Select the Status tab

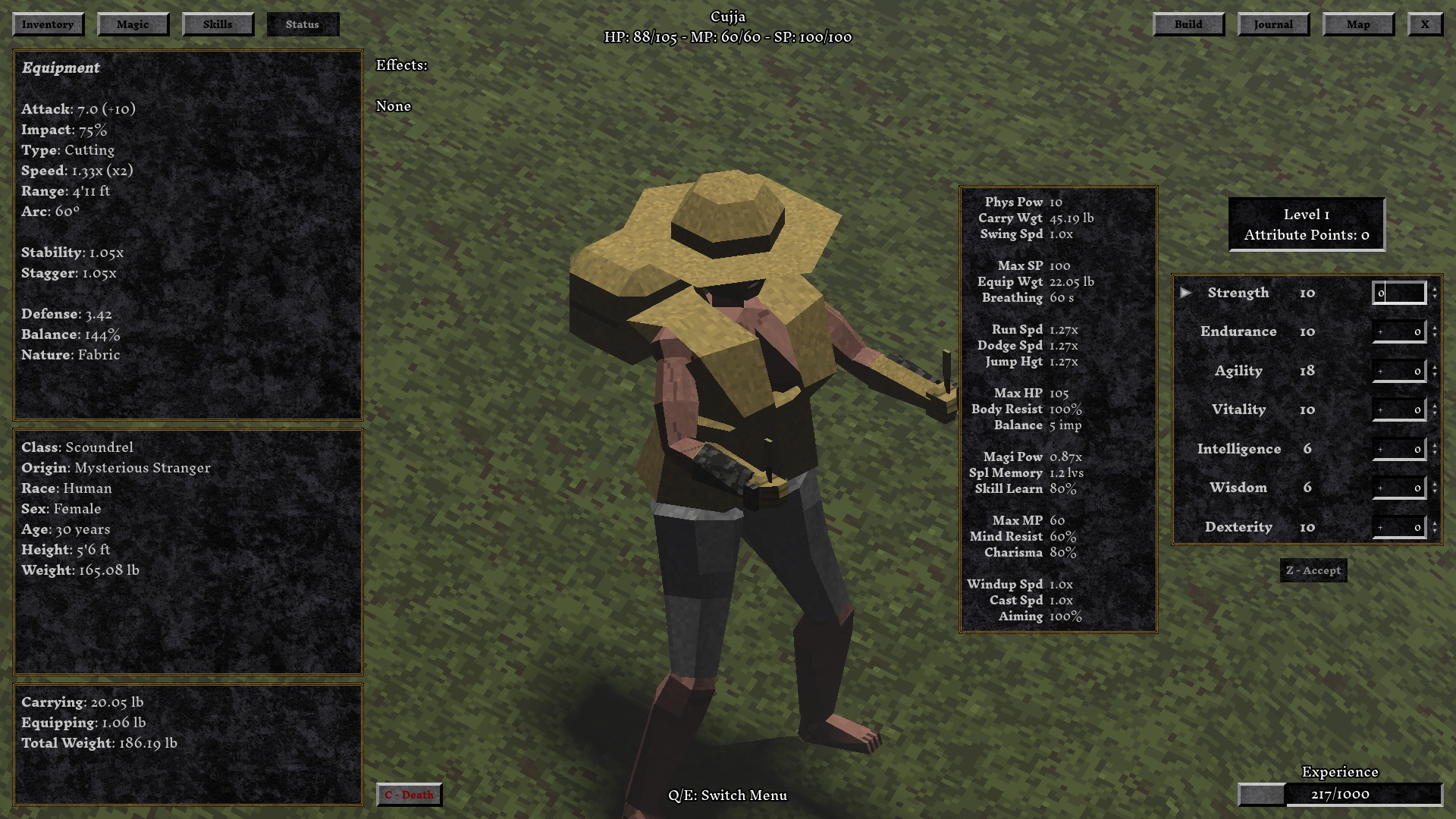(x=303, y=24)
